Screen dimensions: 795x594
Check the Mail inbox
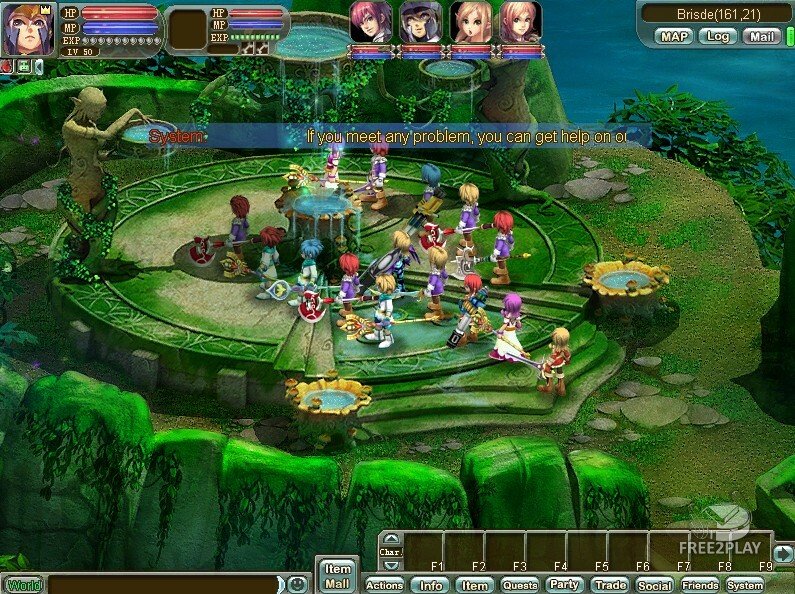pos(761,36)
